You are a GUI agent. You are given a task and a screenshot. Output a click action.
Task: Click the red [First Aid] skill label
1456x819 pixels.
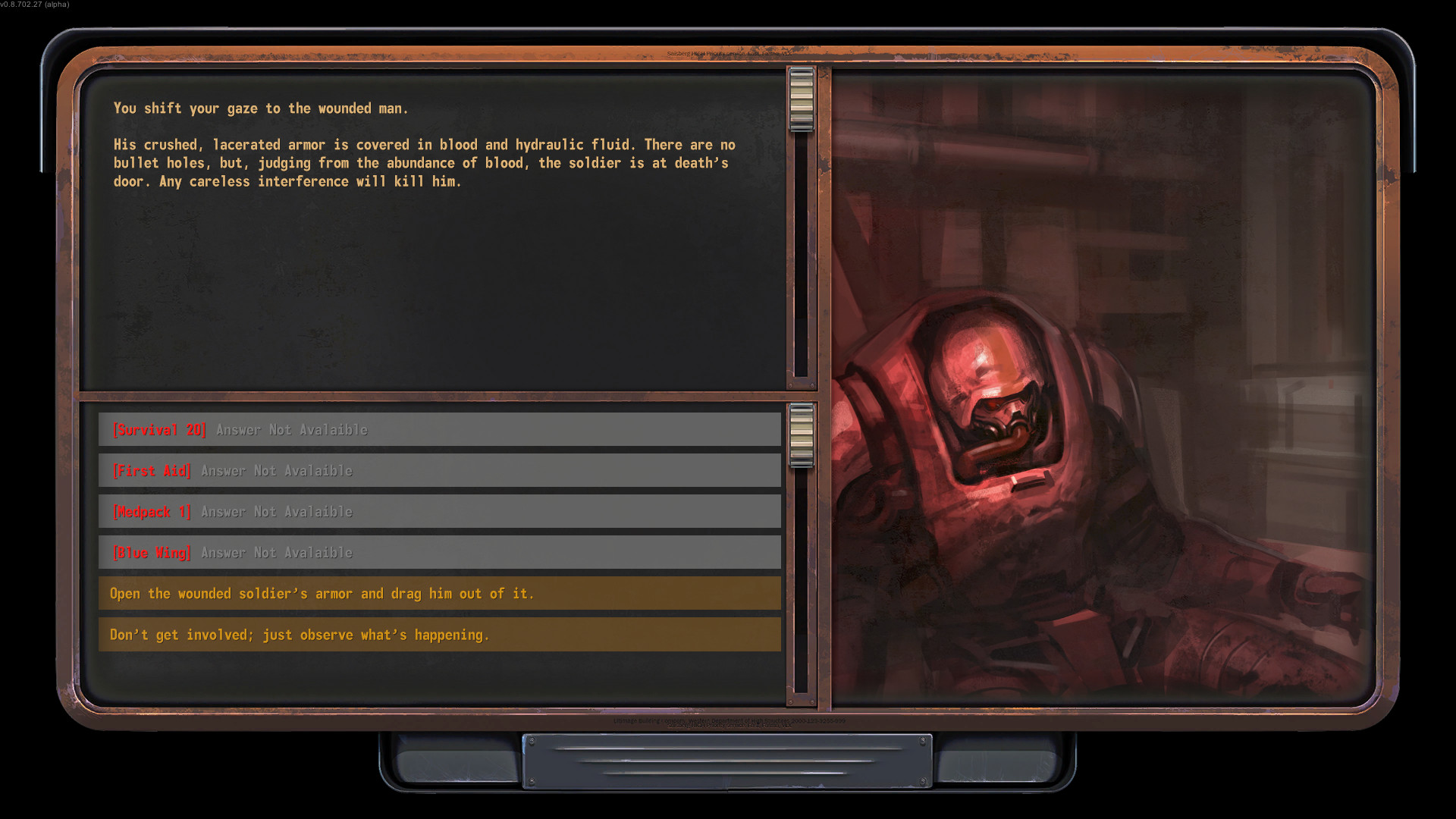coord(152,470)
